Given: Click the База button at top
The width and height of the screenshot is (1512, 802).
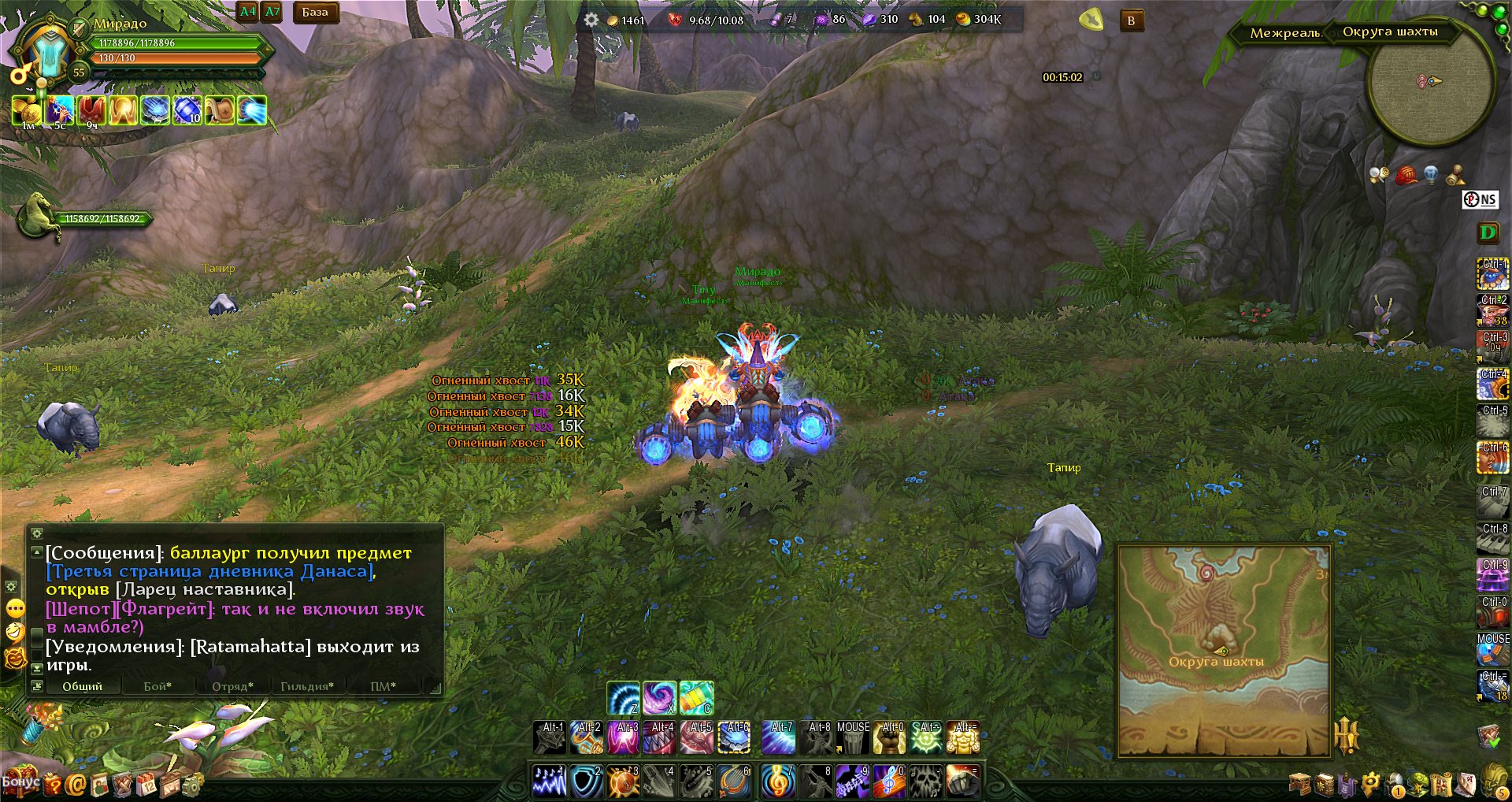Looking at the screenshot, I should pos(315,13).
